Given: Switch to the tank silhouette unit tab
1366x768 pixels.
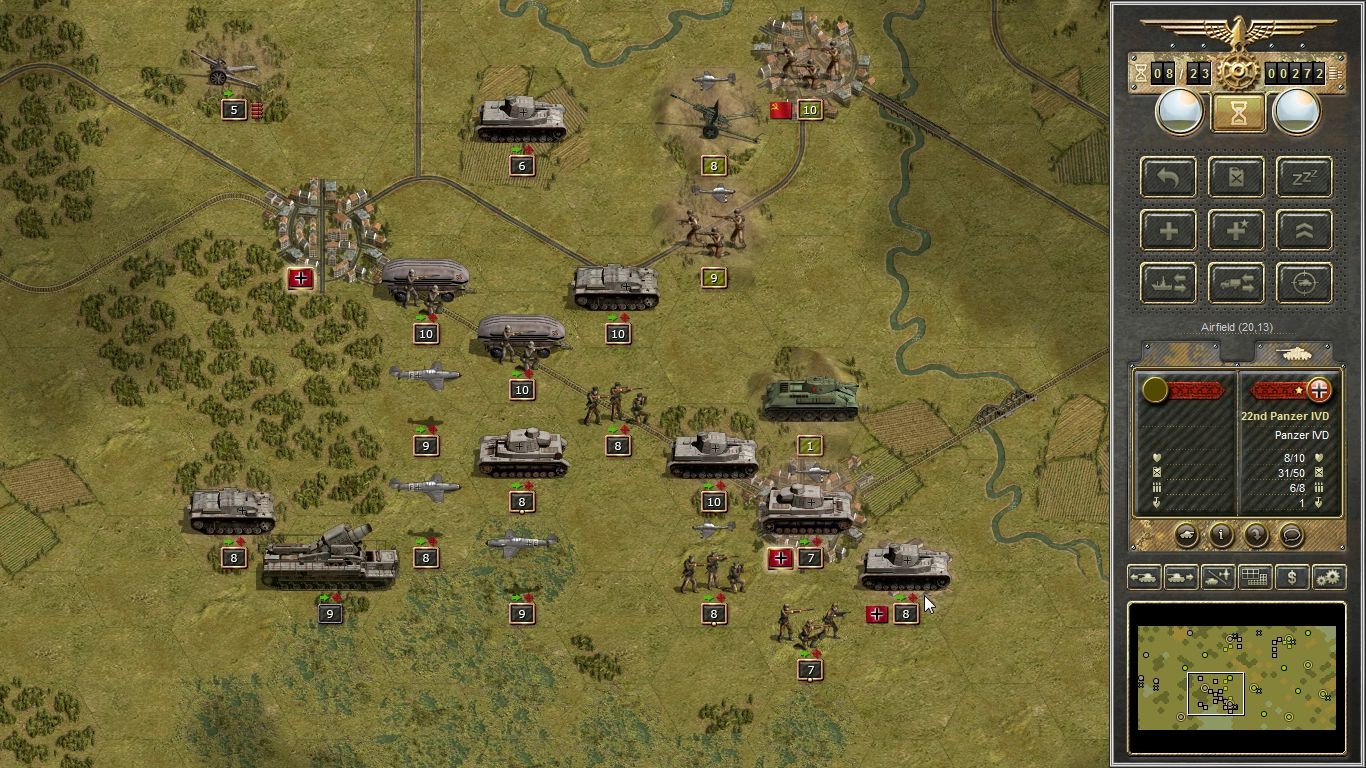Looking at the screenshot, I should (1295, 353).
